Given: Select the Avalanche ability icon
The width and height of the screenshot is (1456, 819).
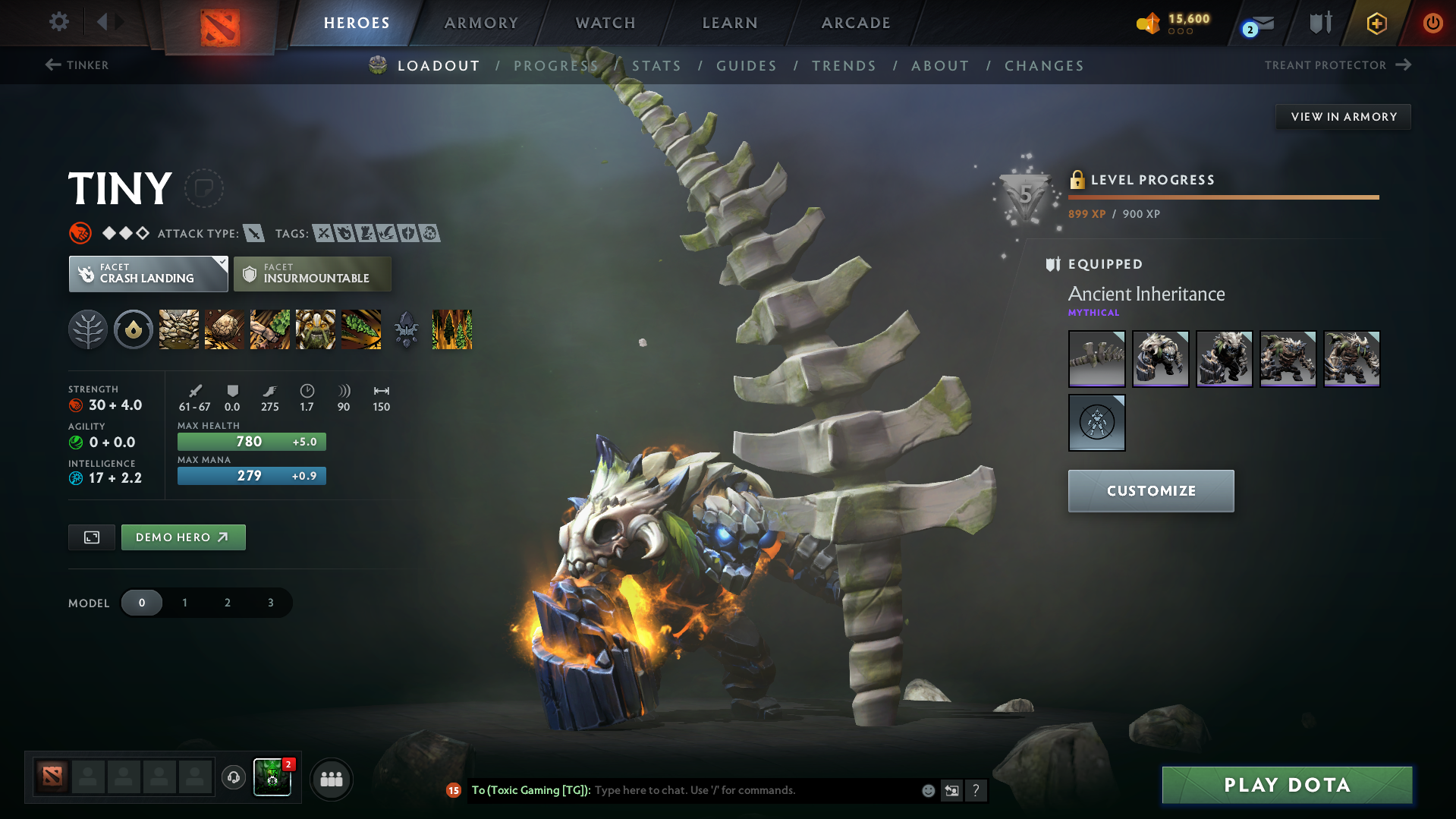Looking at the screenshot, I should [178, 329].
